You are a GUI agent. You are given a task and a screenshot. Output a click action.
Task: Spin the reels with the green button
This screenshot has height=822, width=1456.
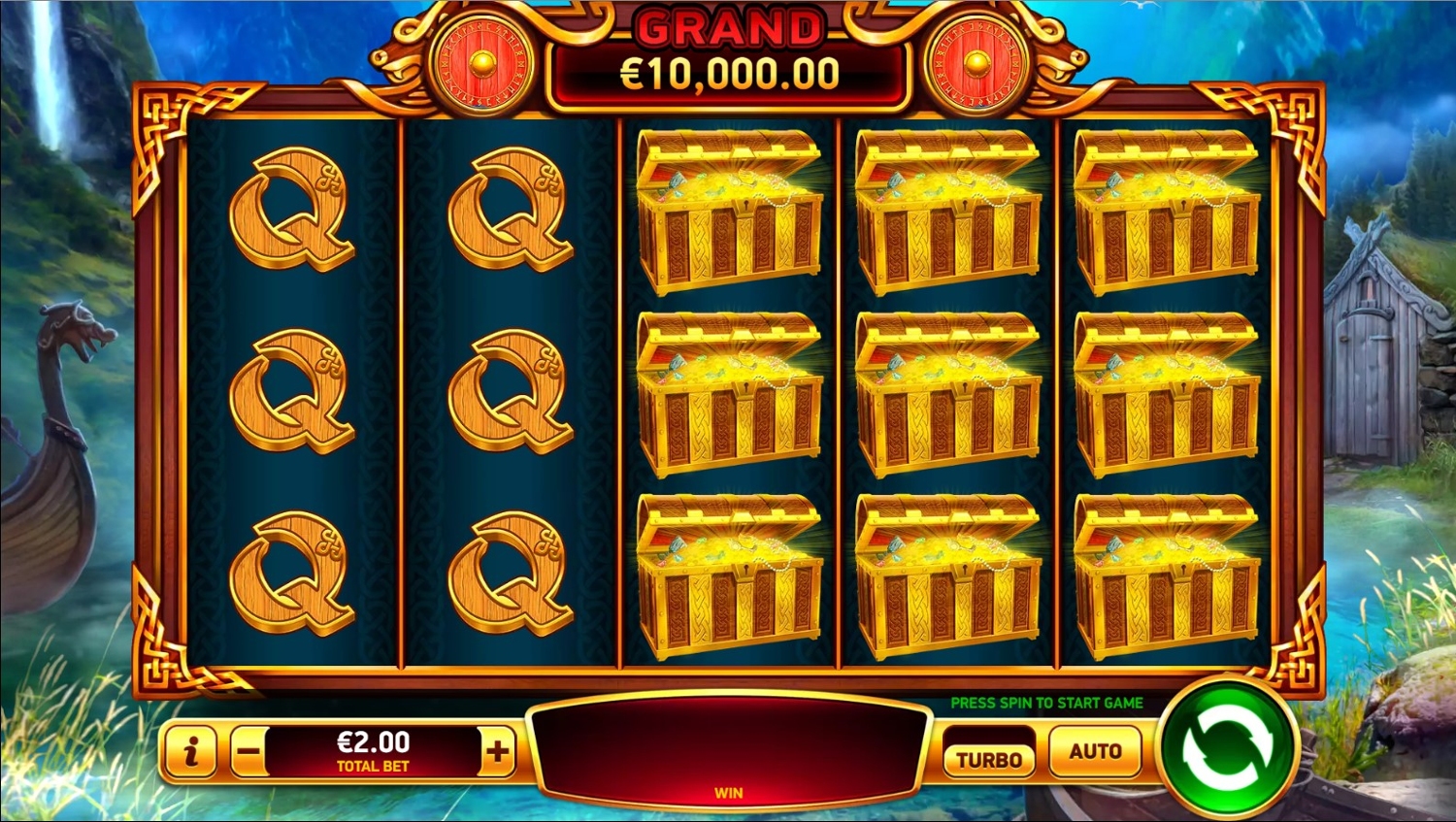tap(1227, 748)
